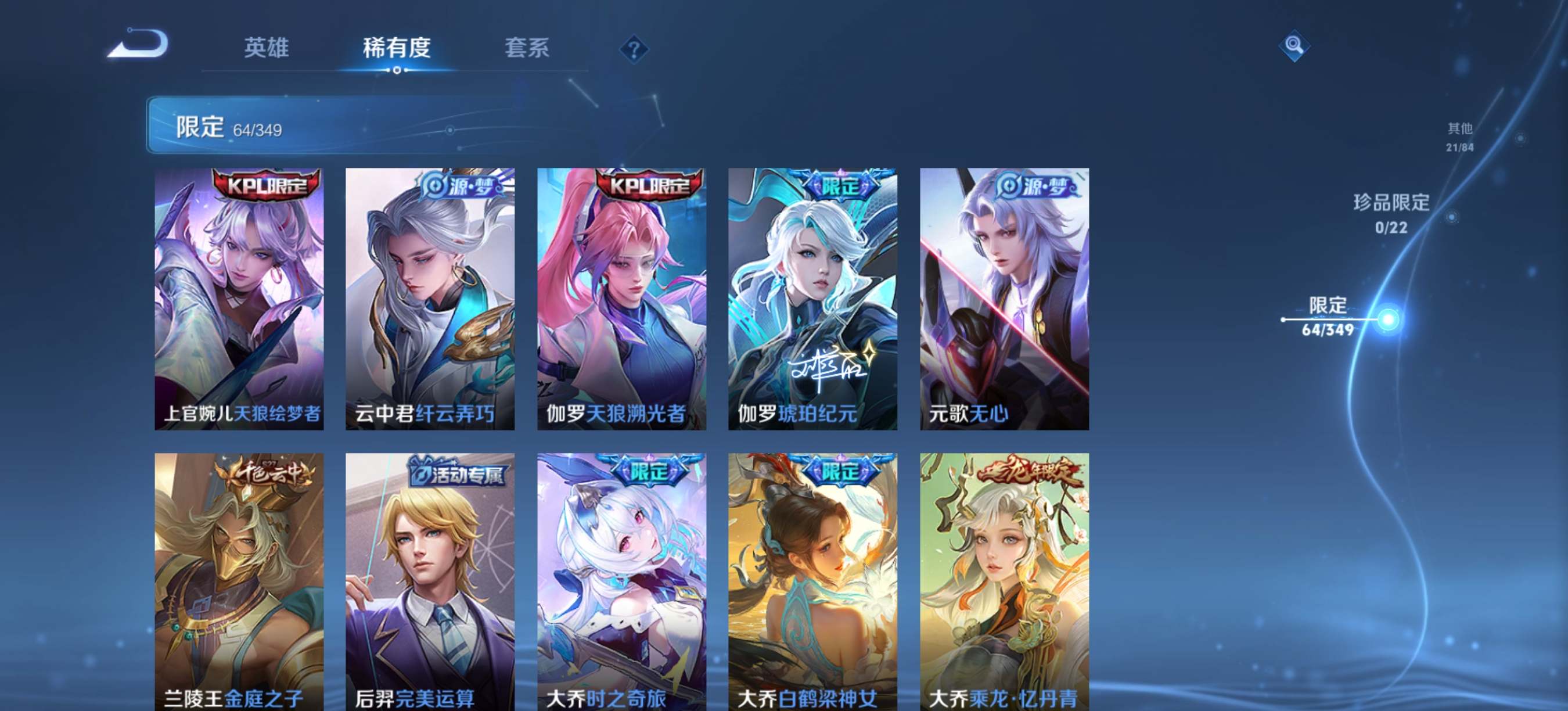Image resolution: width=1568 pixels, height=711 pixels.
Task: Open the 套系 tab
Action: click(x=527, y=48)
